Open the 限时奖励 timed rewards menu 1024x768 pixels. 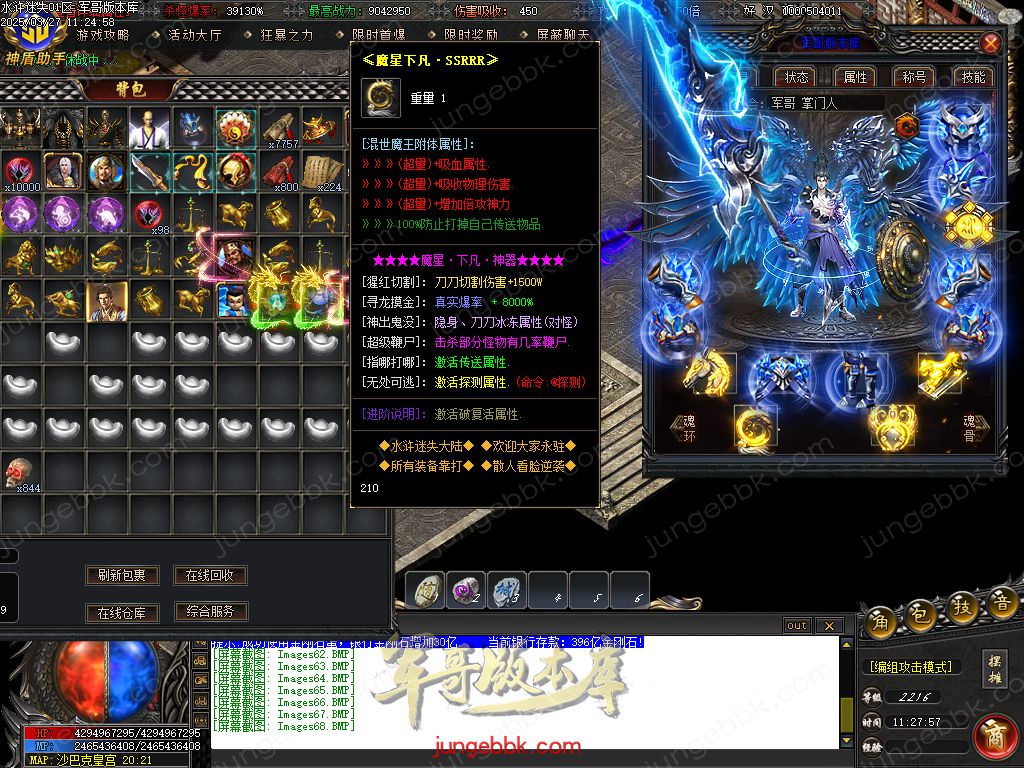[471, 35]
